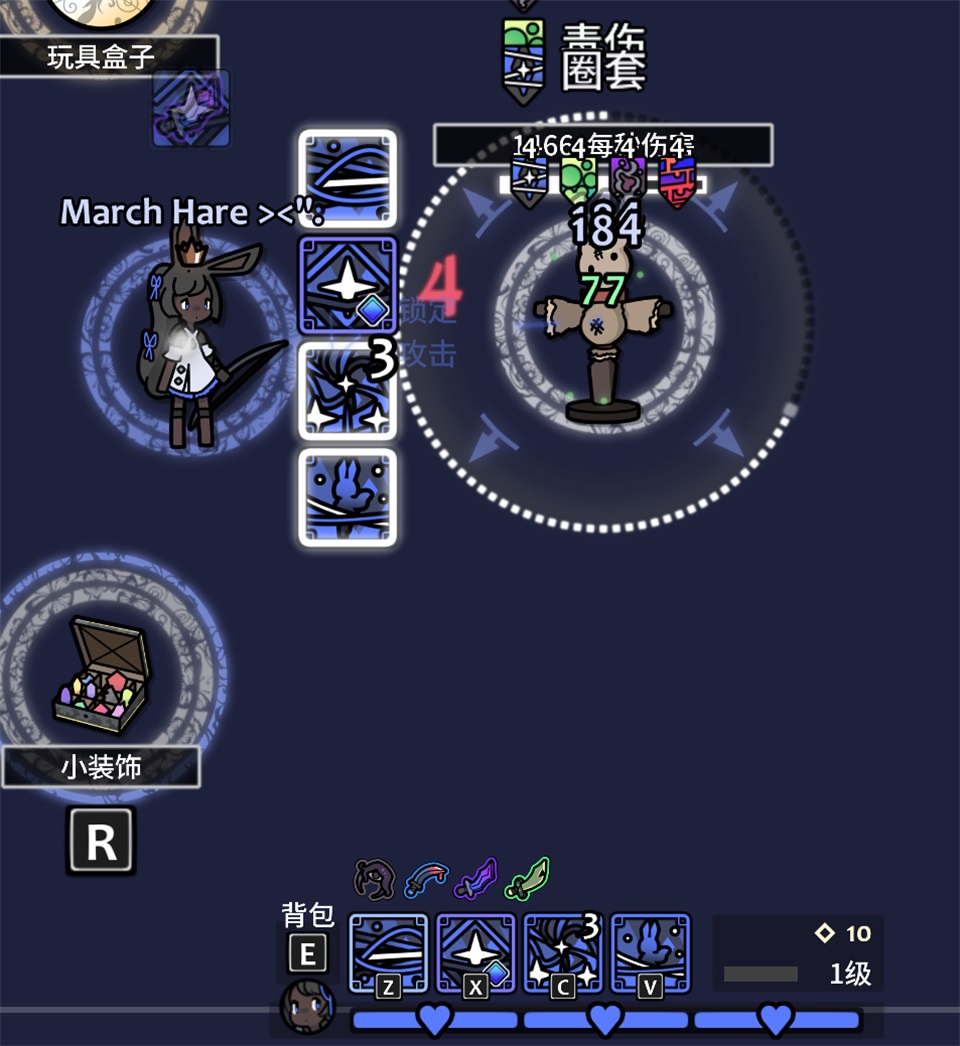Trigger the sparkle swirl skill on C

562,952
